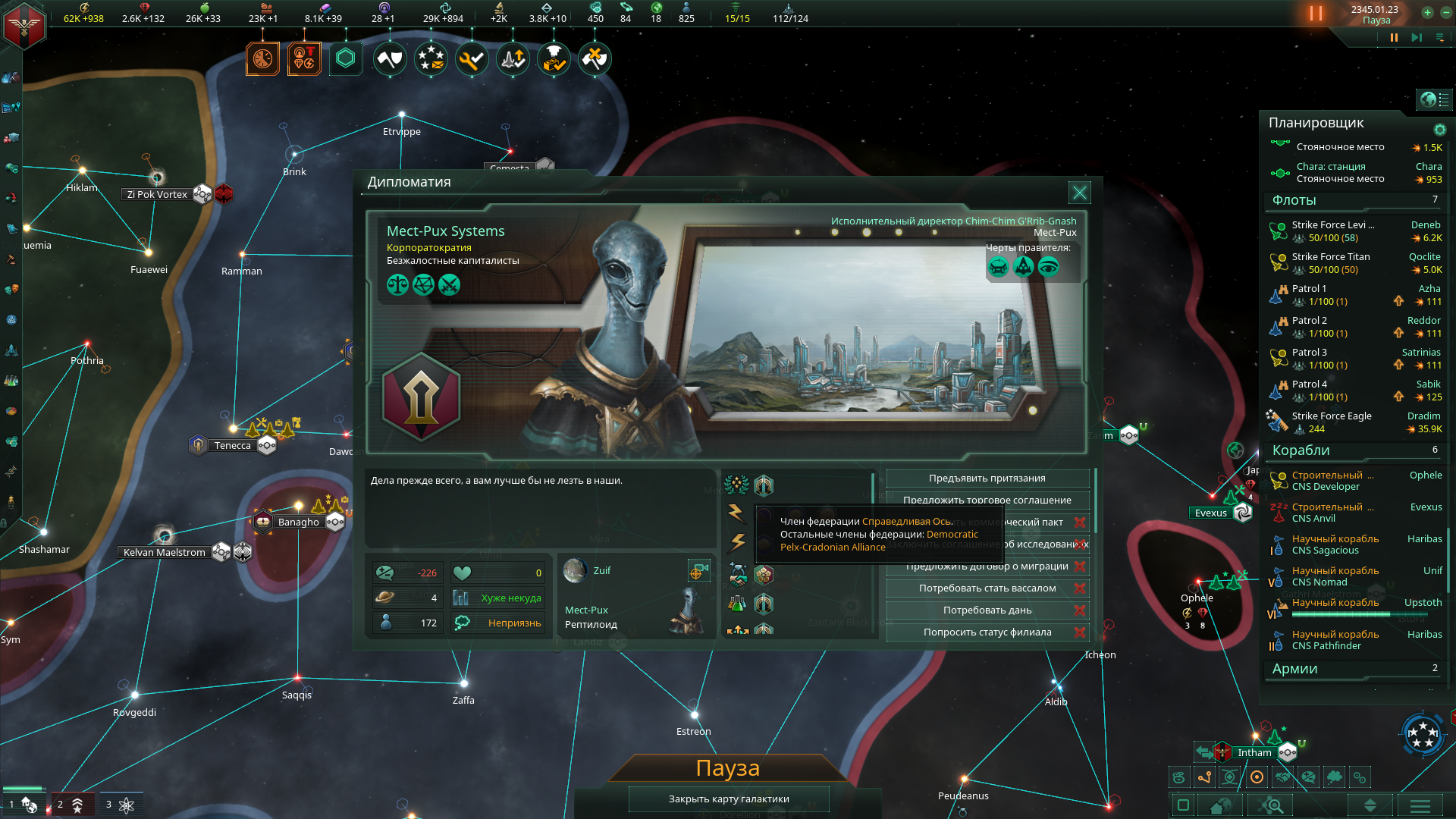
Task: Select 'Потребовать стать вассалом'
Action: 987,588
